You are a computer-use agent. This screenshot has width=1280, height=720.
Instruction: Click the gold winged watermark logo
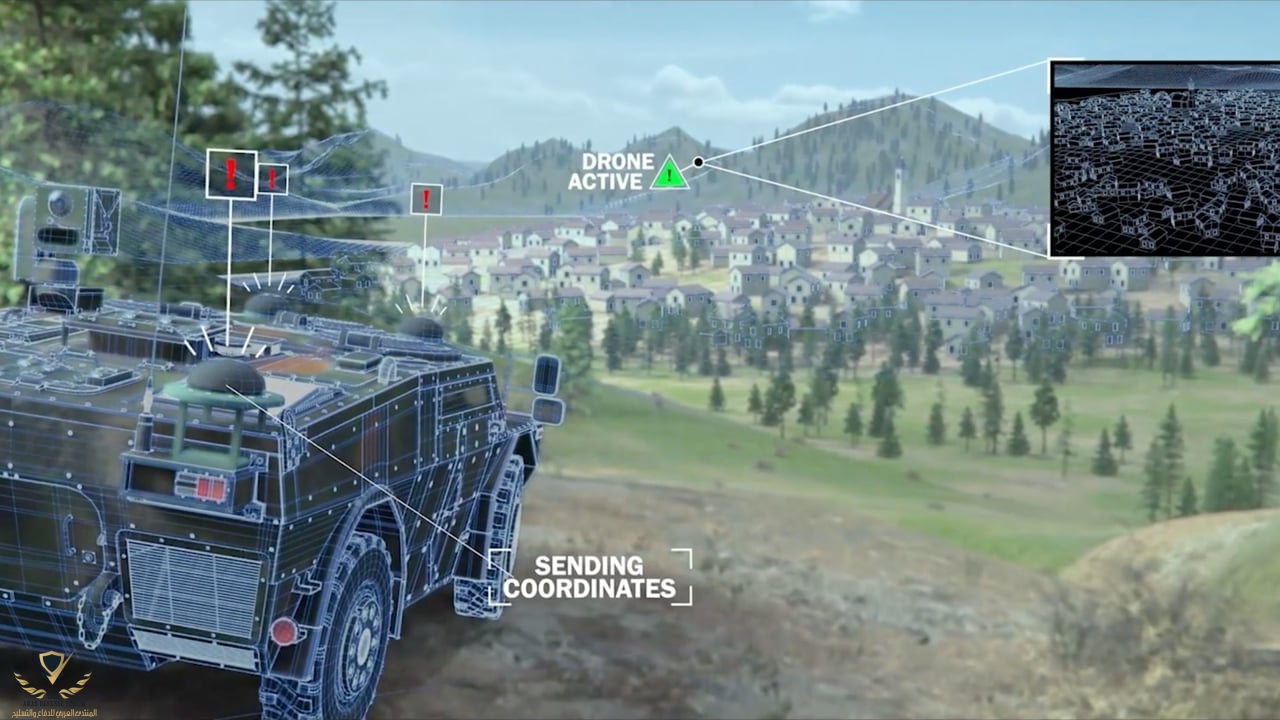[x=52, y=676]
